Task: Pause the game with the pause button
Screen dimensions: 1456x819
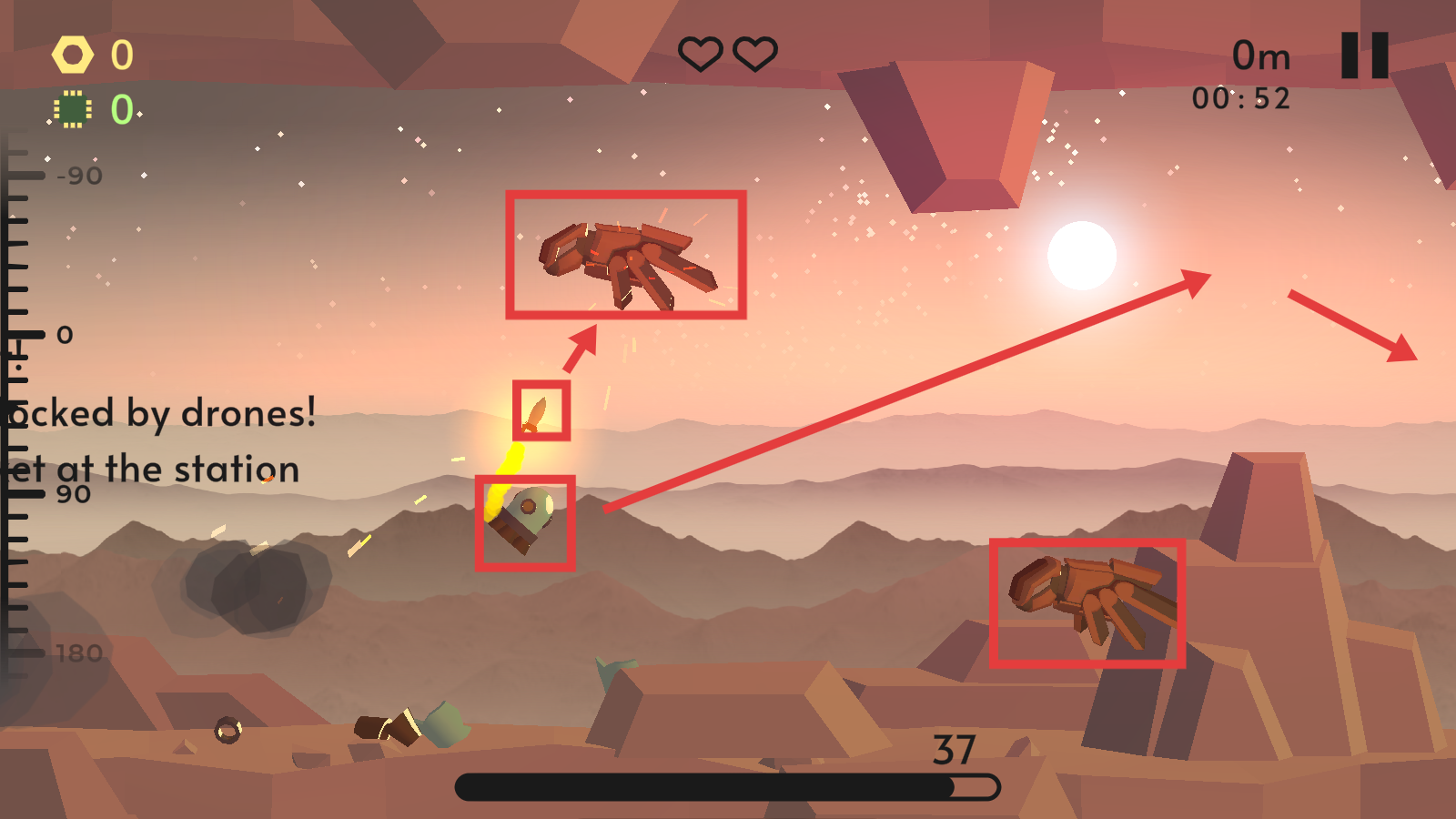Action: click(1364, 56)
